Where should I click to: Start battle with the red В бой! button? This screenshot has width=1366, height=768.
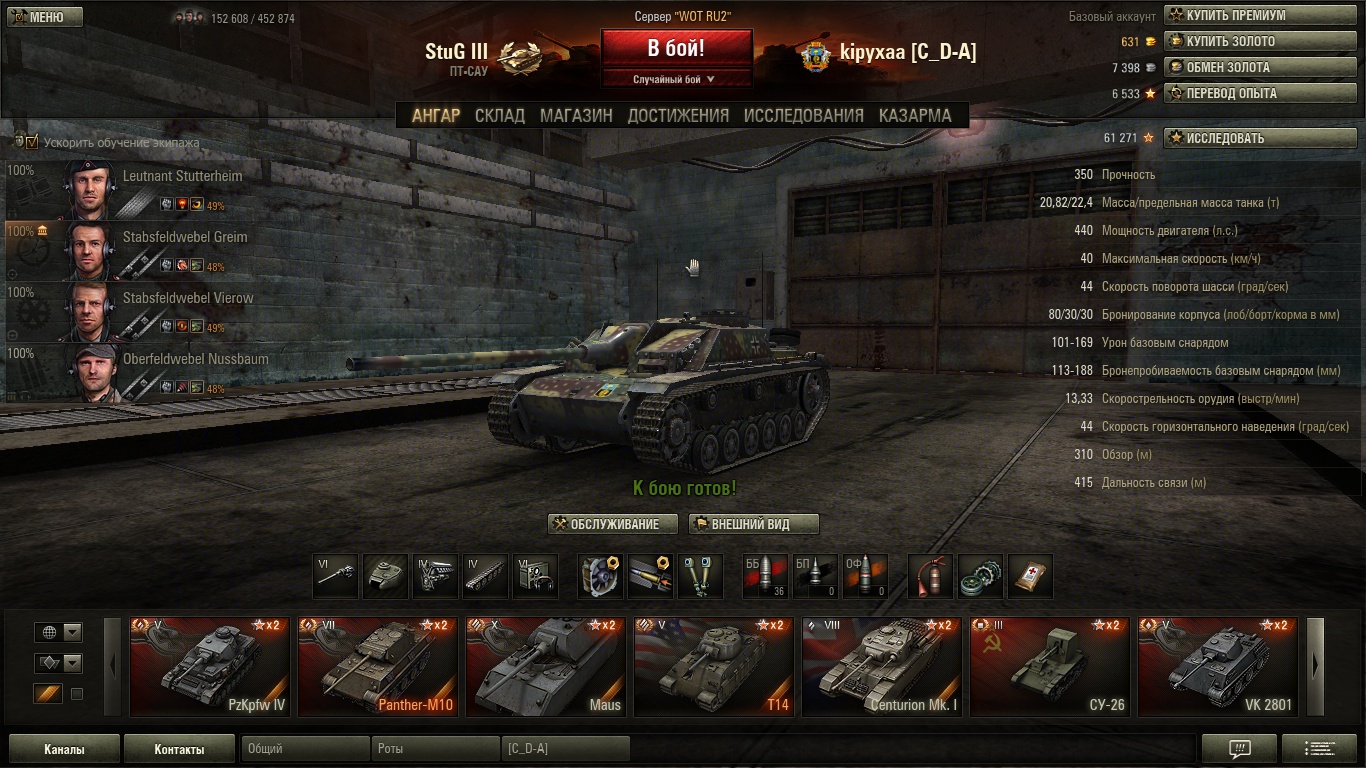pos(676,48)
